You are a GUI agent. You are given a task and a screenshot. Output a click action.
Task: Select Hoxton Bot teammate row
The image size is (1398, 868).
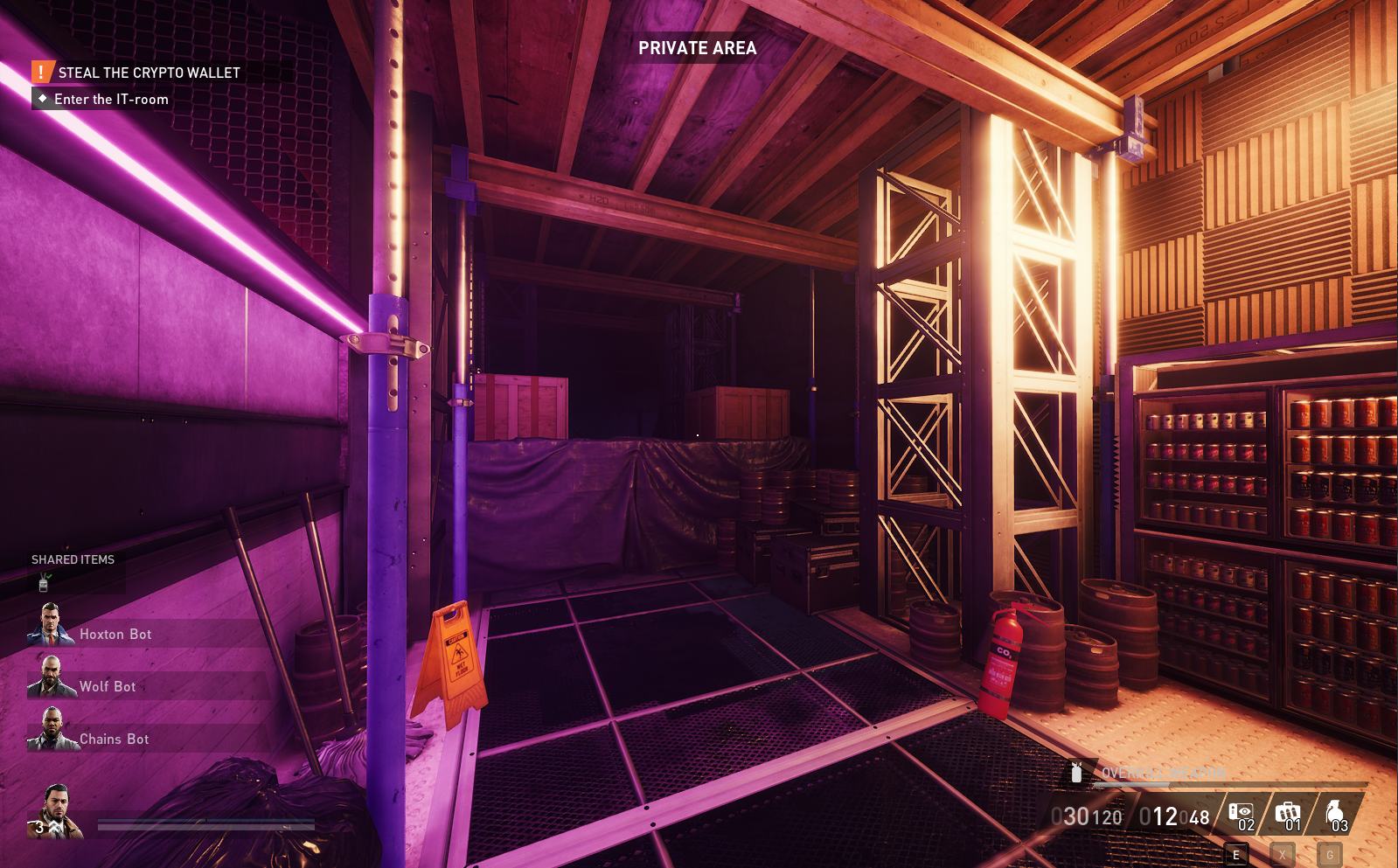tap(115, 634)
